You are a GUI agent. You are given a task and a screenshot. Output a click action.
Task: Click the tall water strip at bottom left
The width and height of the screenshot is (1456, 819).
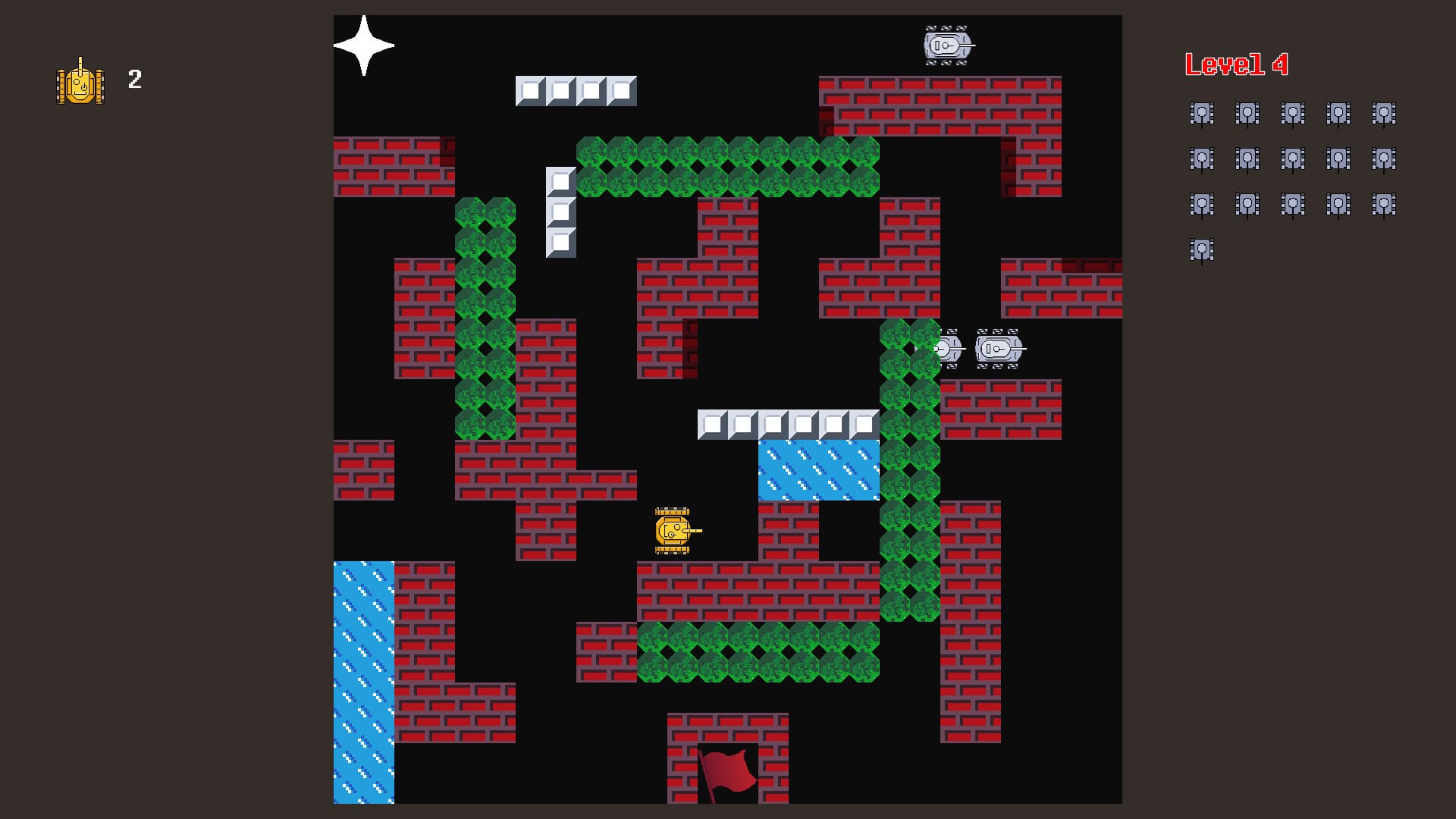point(362,682)
